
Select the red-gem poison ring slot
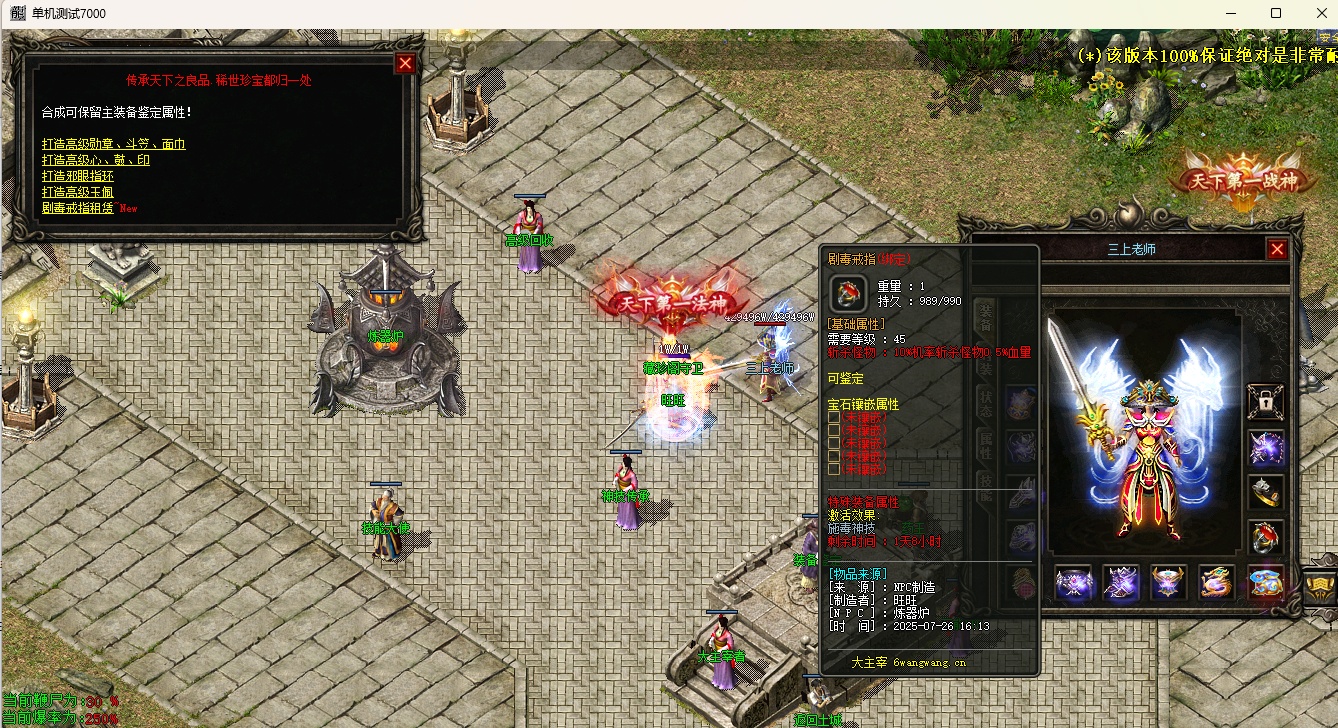[1266, 538]
